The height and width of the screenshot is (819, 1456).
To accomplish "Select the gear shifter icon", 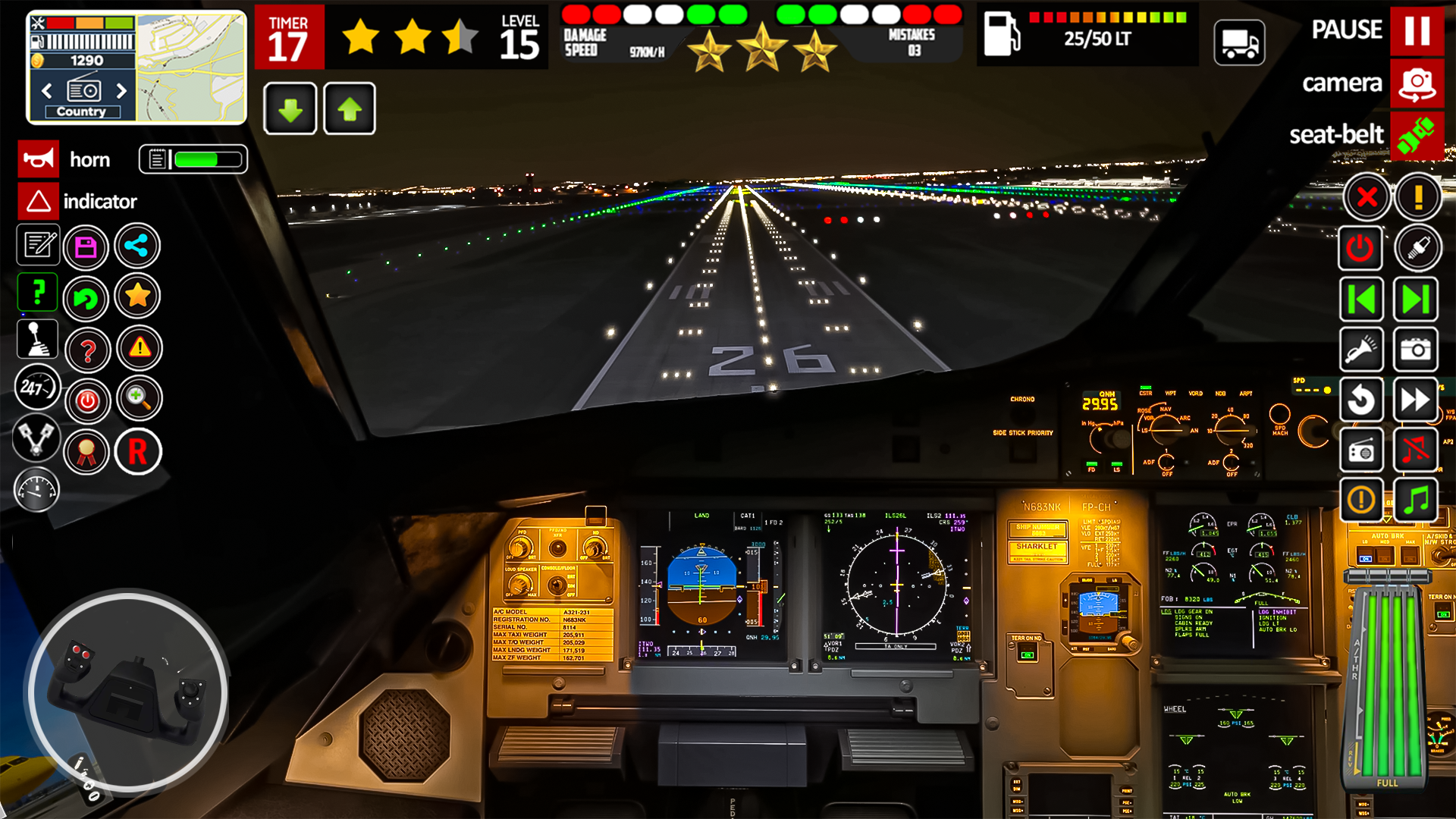I will (x=37, y=340).
